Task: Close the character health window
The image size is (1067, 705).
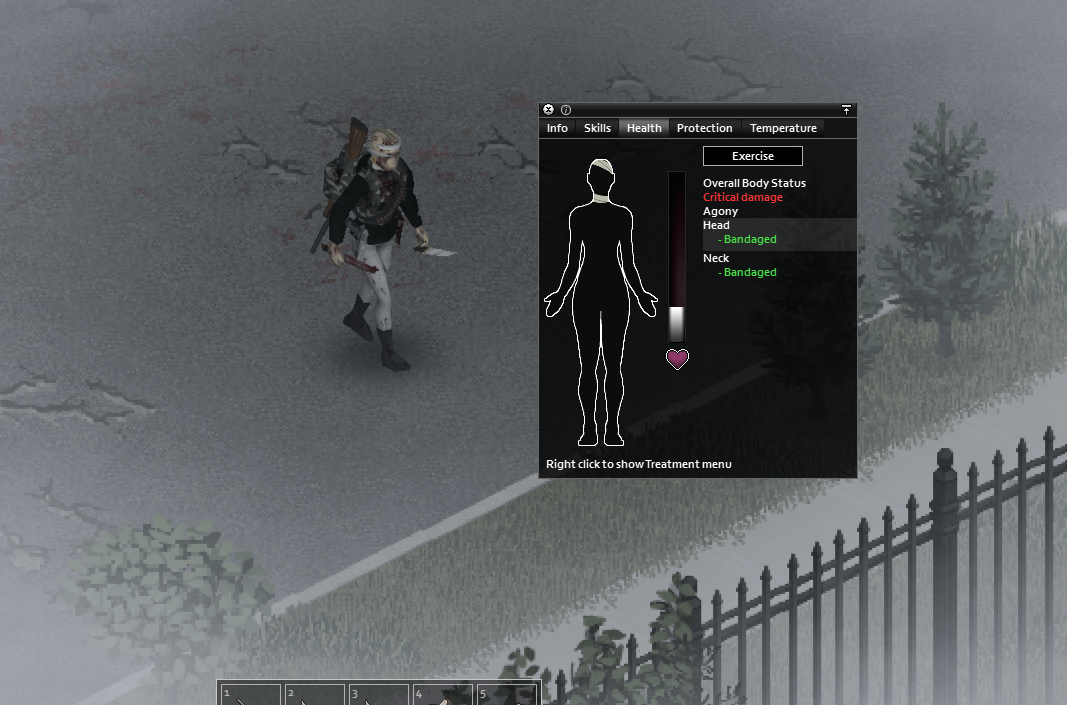Action: [x=548, y=110]
